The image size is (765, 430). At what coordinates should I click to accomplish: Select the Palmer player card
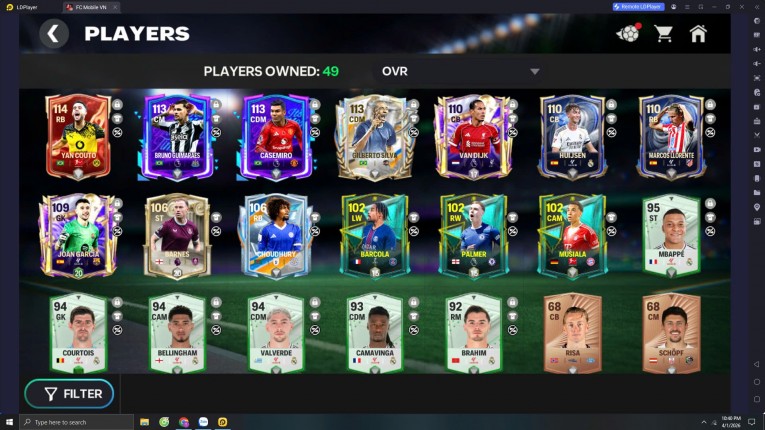[472, 235]
